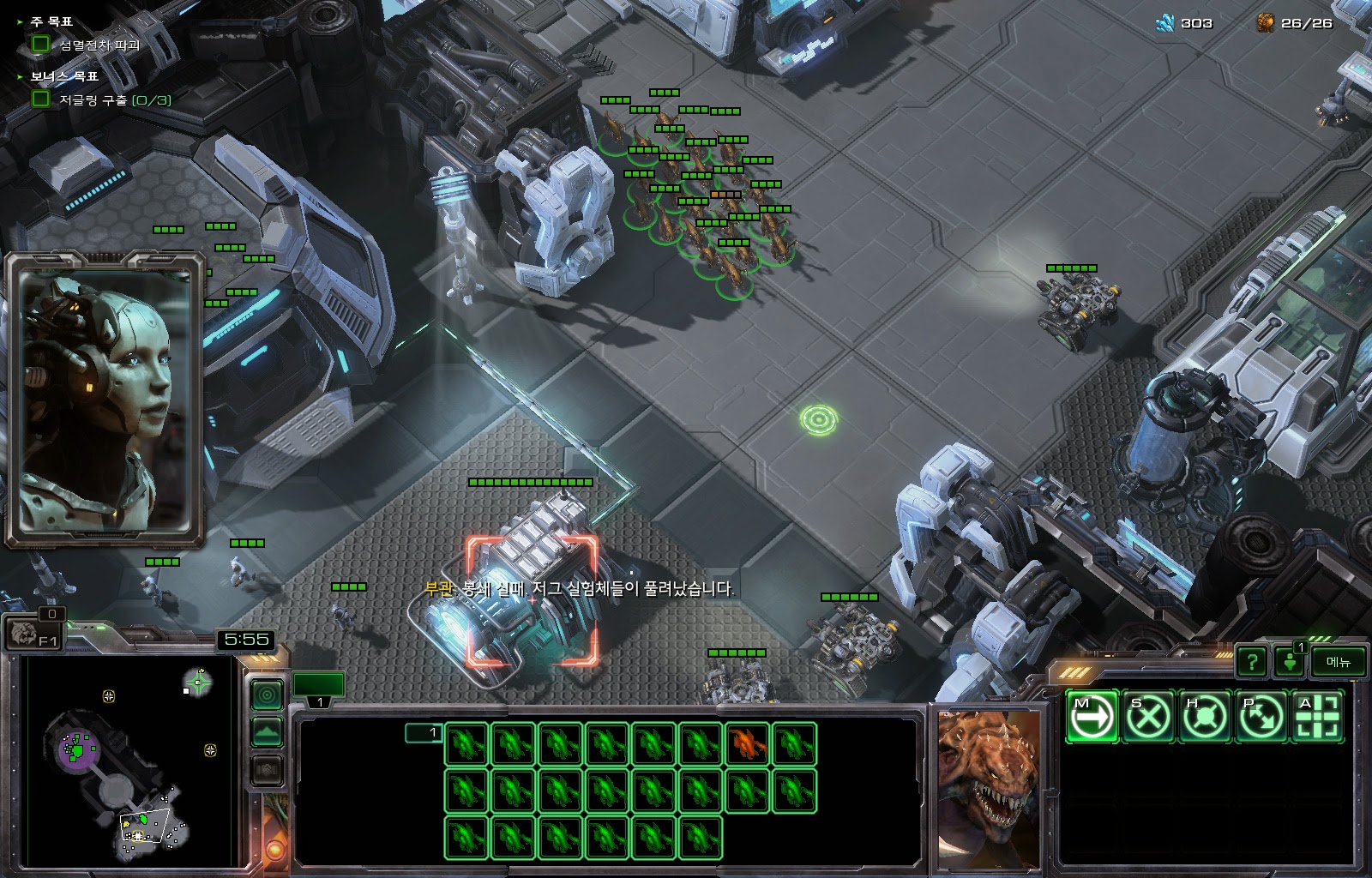
Task: Click the minimap
Action: click(x=130, y=761)
